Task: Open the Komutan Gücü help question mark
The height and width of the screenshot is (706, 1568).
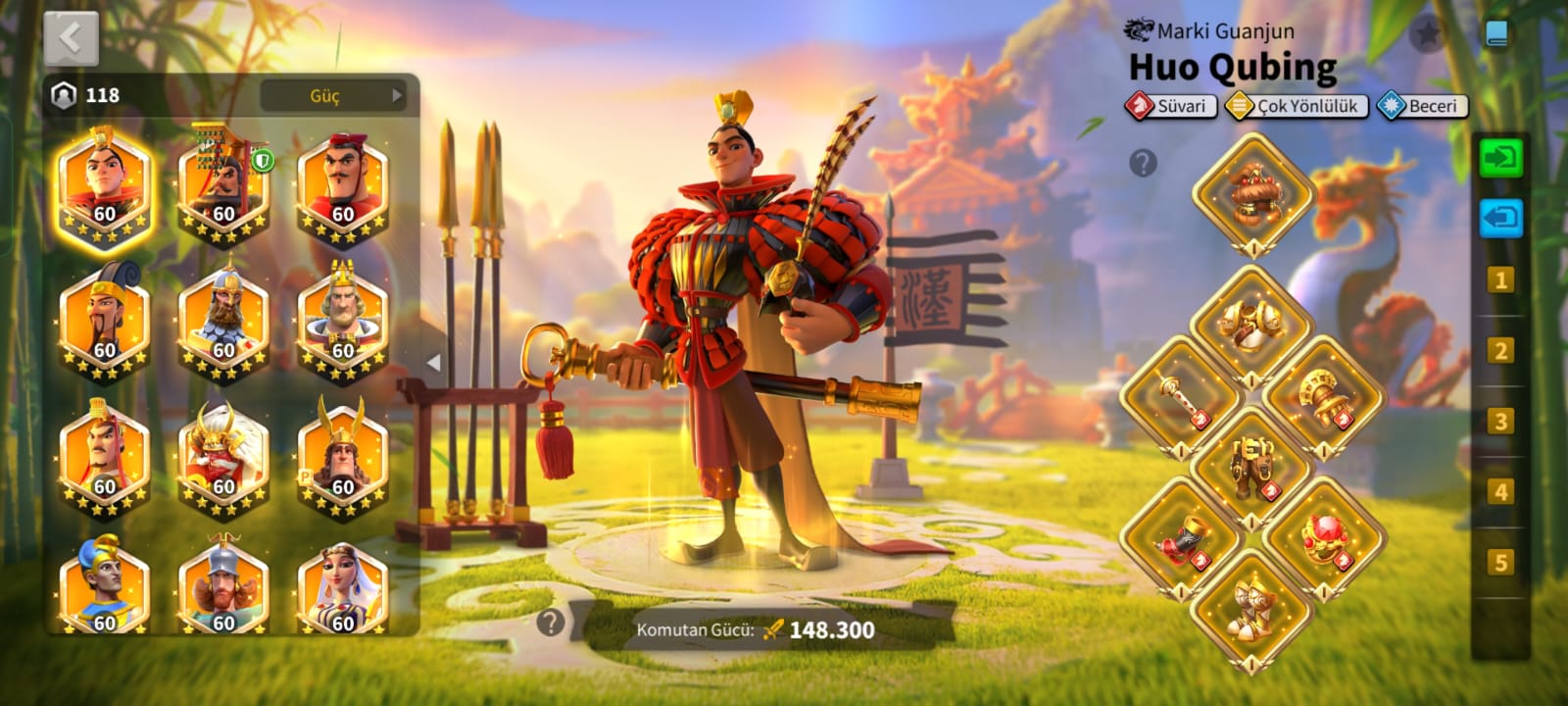Action: 551,622
